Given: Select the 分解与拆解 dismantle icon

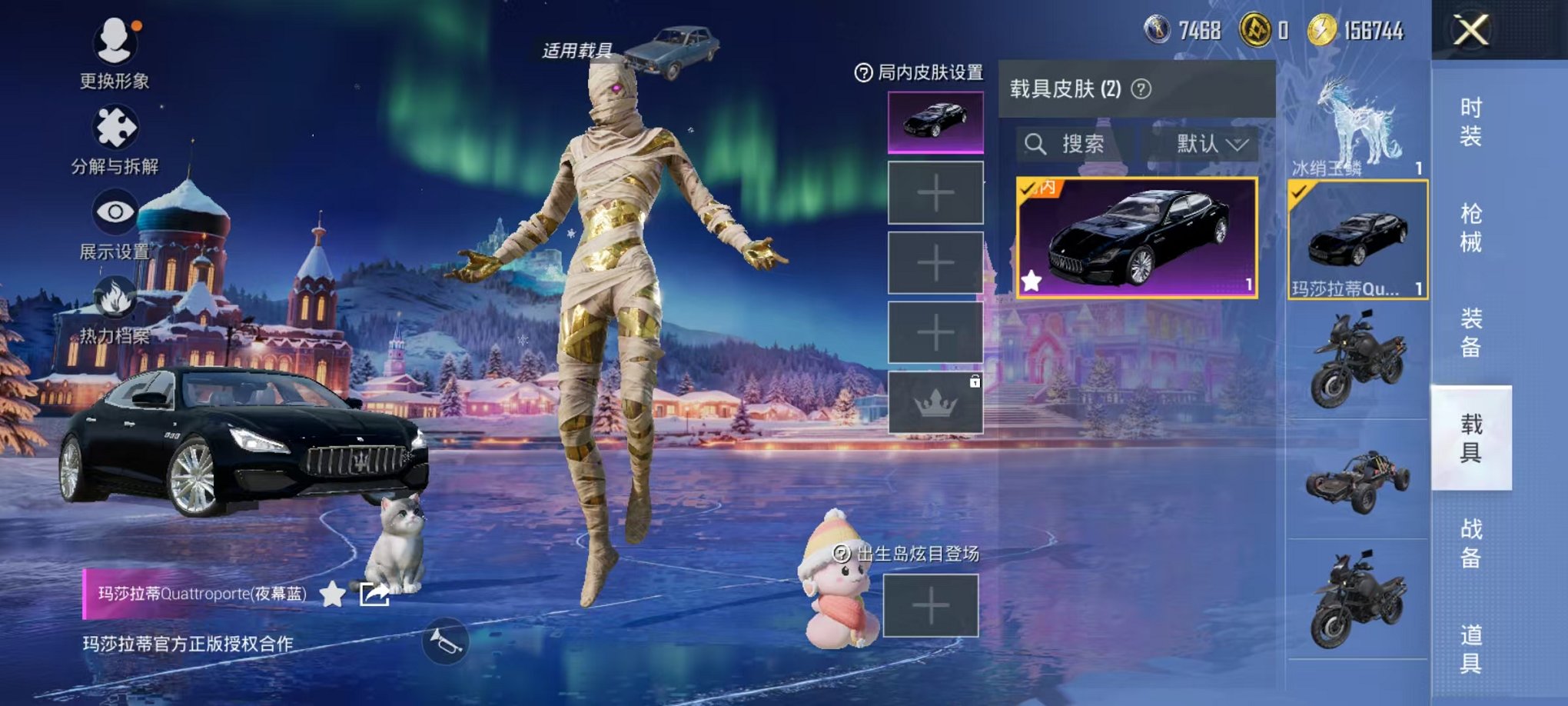Looking at the screenshot, I should pos(114,123).
